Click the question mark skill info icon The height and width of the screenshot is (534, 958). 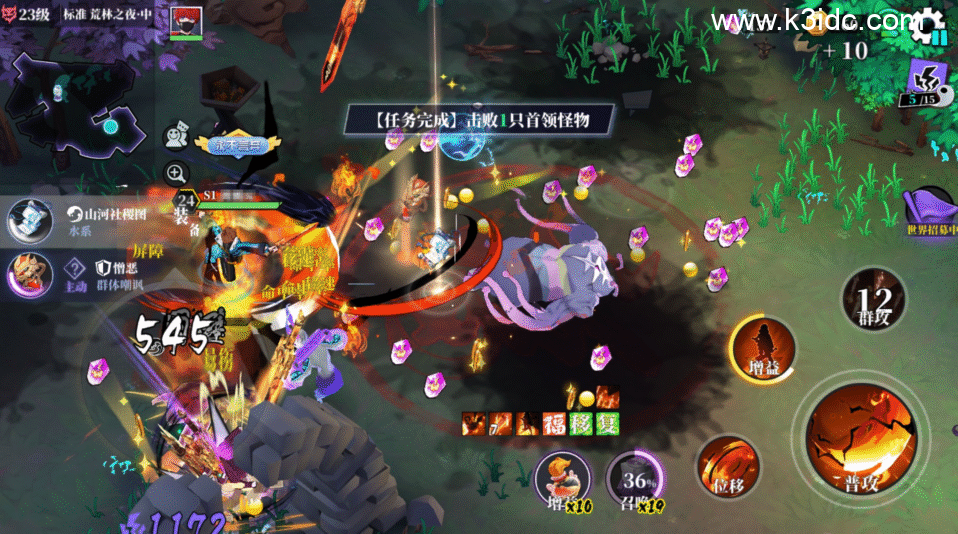pyautogui.click(x=74, y=267)
